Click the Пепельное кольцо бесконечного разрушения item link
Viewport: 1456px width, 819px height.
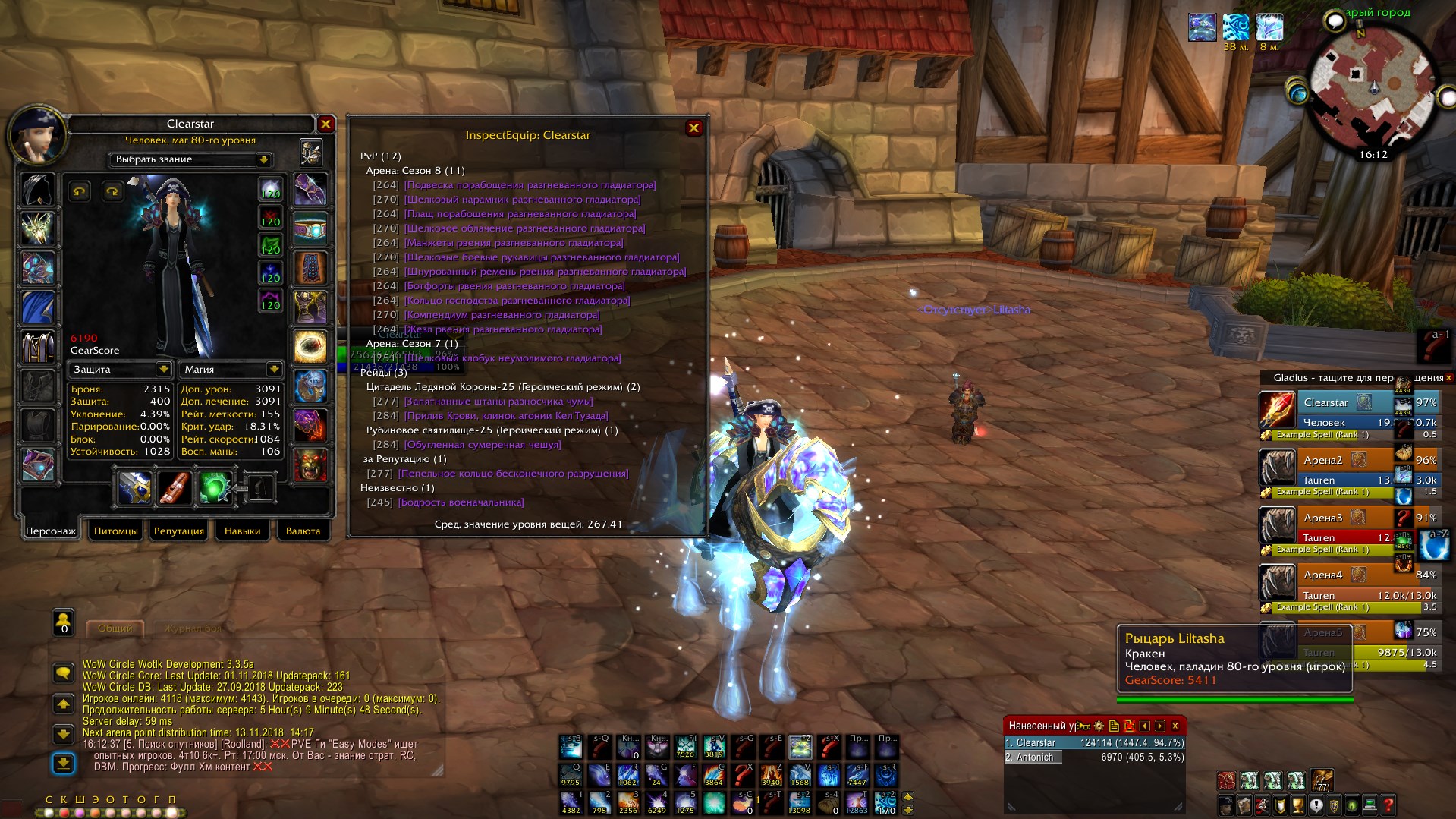click(513, 474)
